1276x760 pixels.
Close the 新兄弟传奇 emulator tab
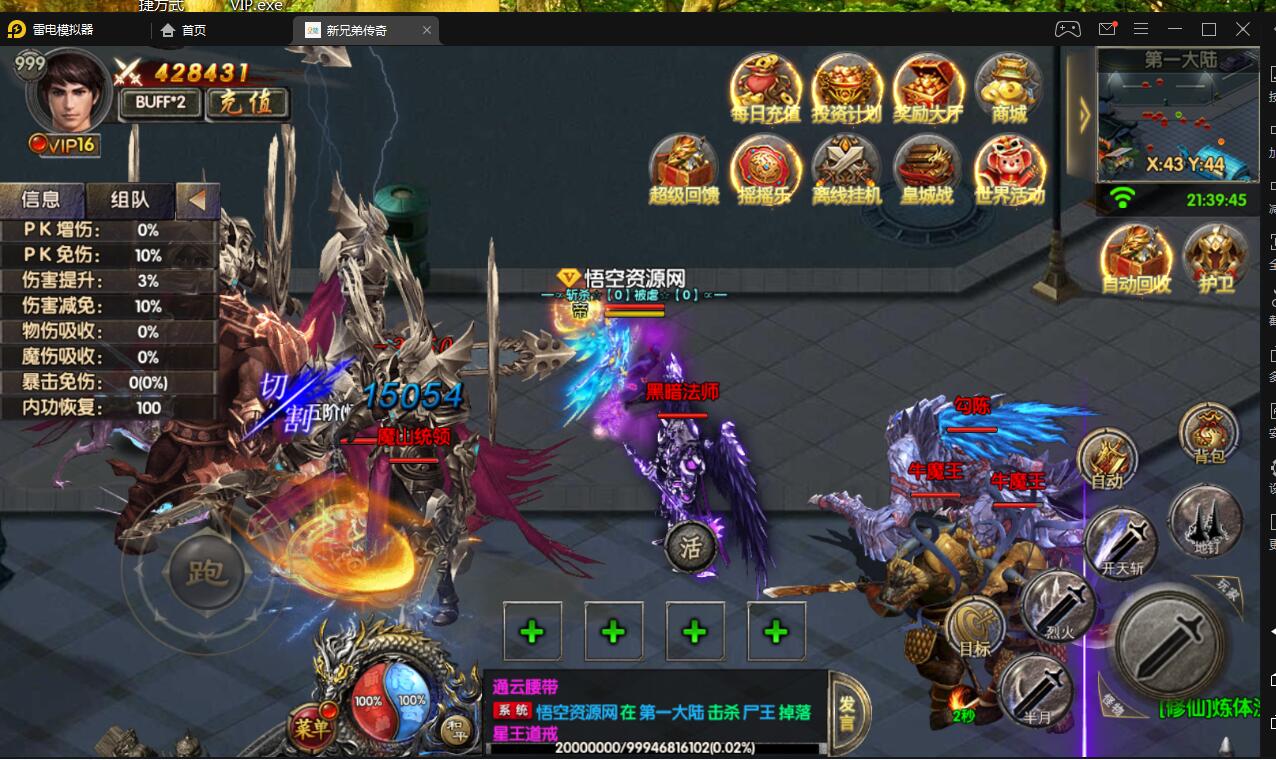click(427, 30)
